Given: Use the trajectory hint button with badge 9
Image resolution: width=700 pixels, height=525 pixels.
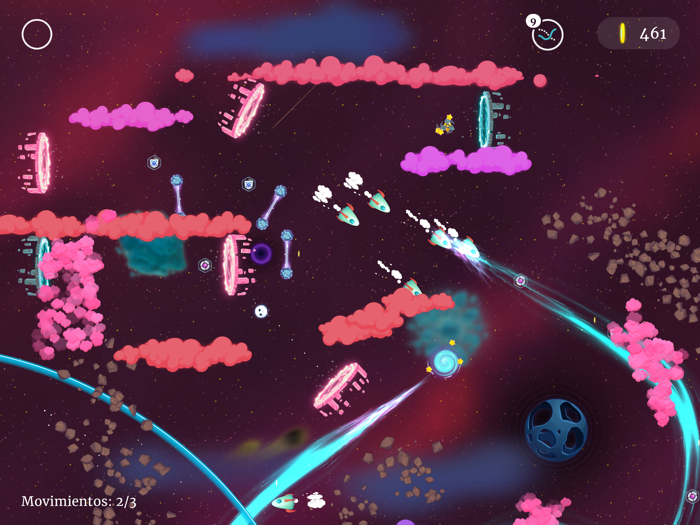Looking at the screenshot, I should [547, 35].
